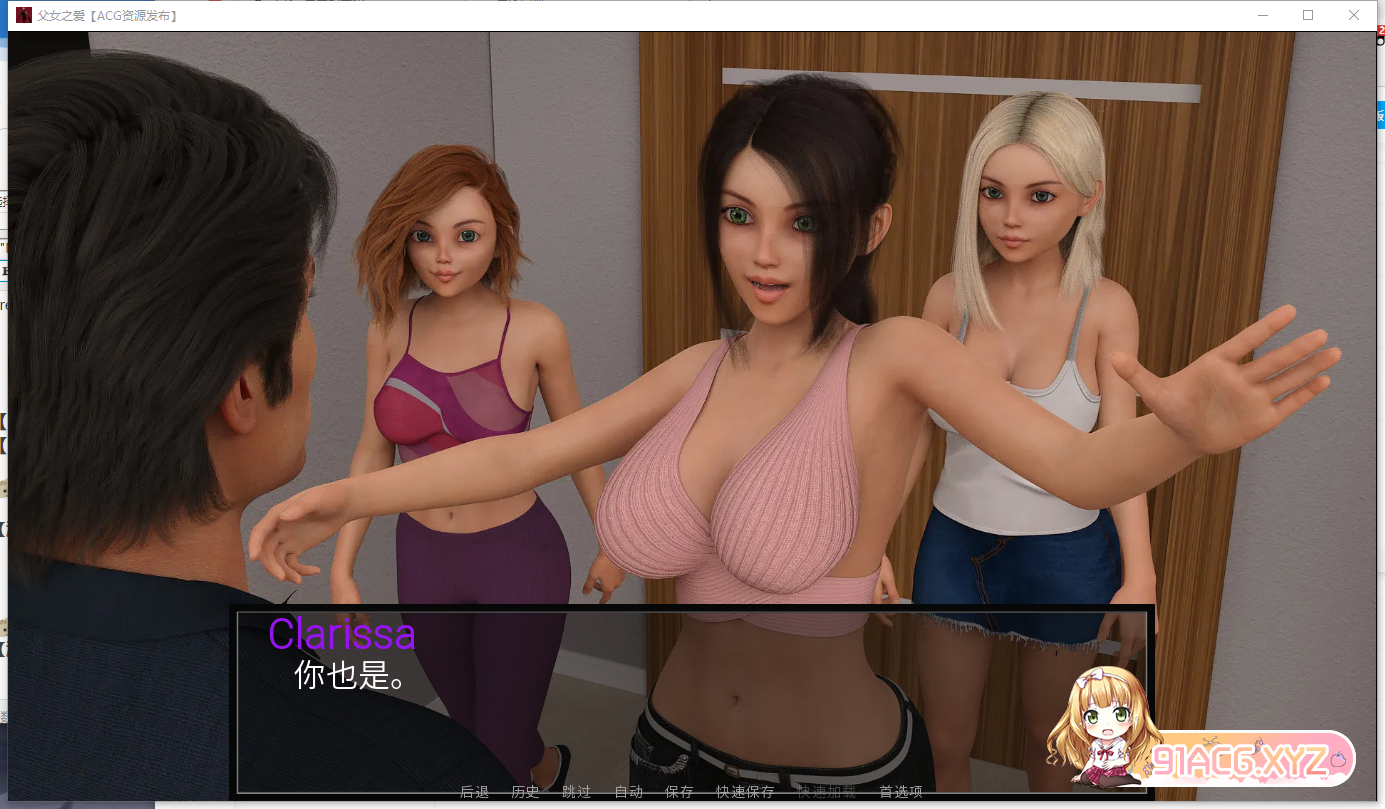Enable 自动 auto-advance mode
The width and height of the screenshot is (1385, 809).
[628, 791]
